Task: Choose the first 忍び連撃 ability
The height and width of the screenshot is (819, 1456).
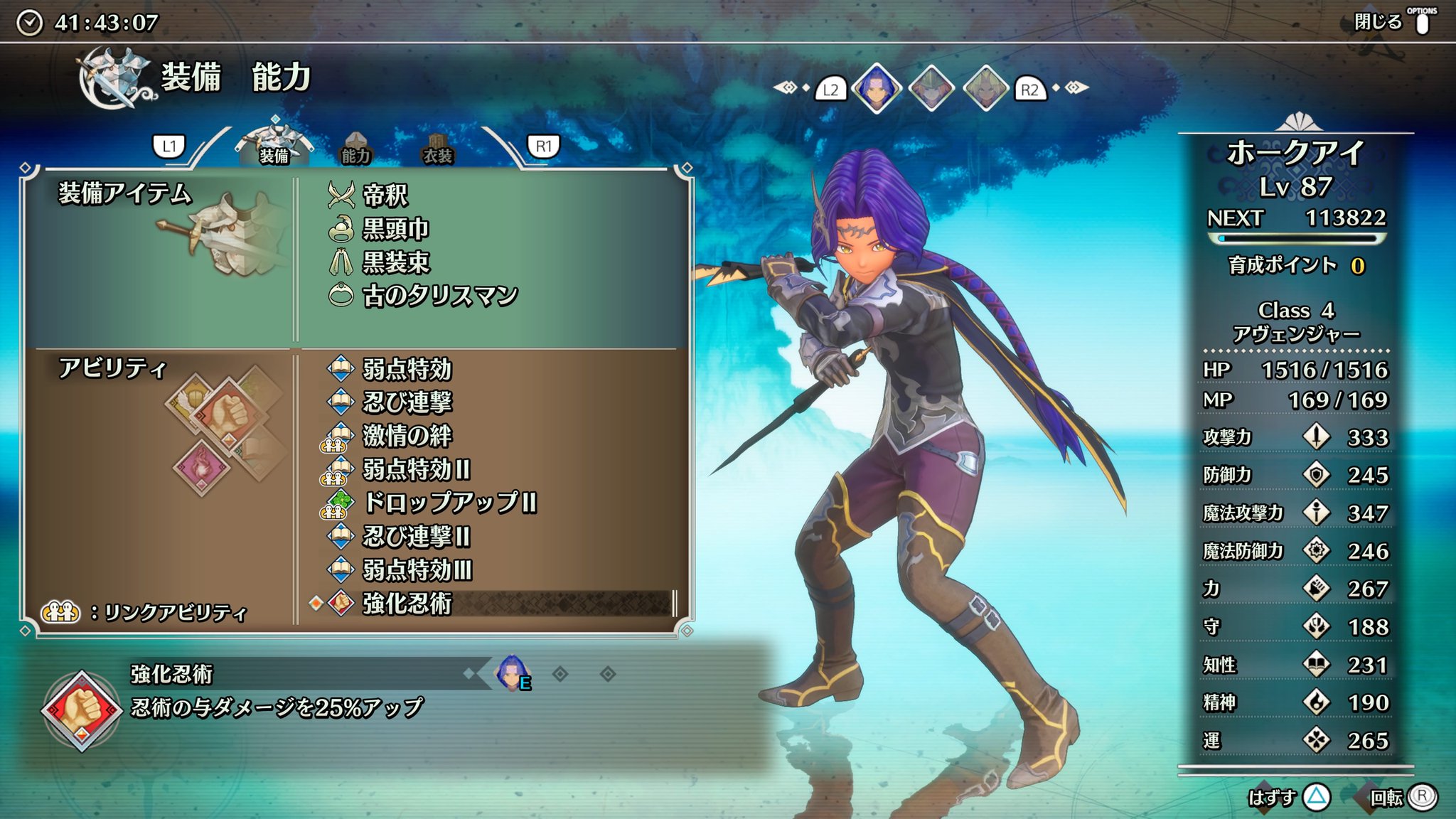Action: click(407, 402)
